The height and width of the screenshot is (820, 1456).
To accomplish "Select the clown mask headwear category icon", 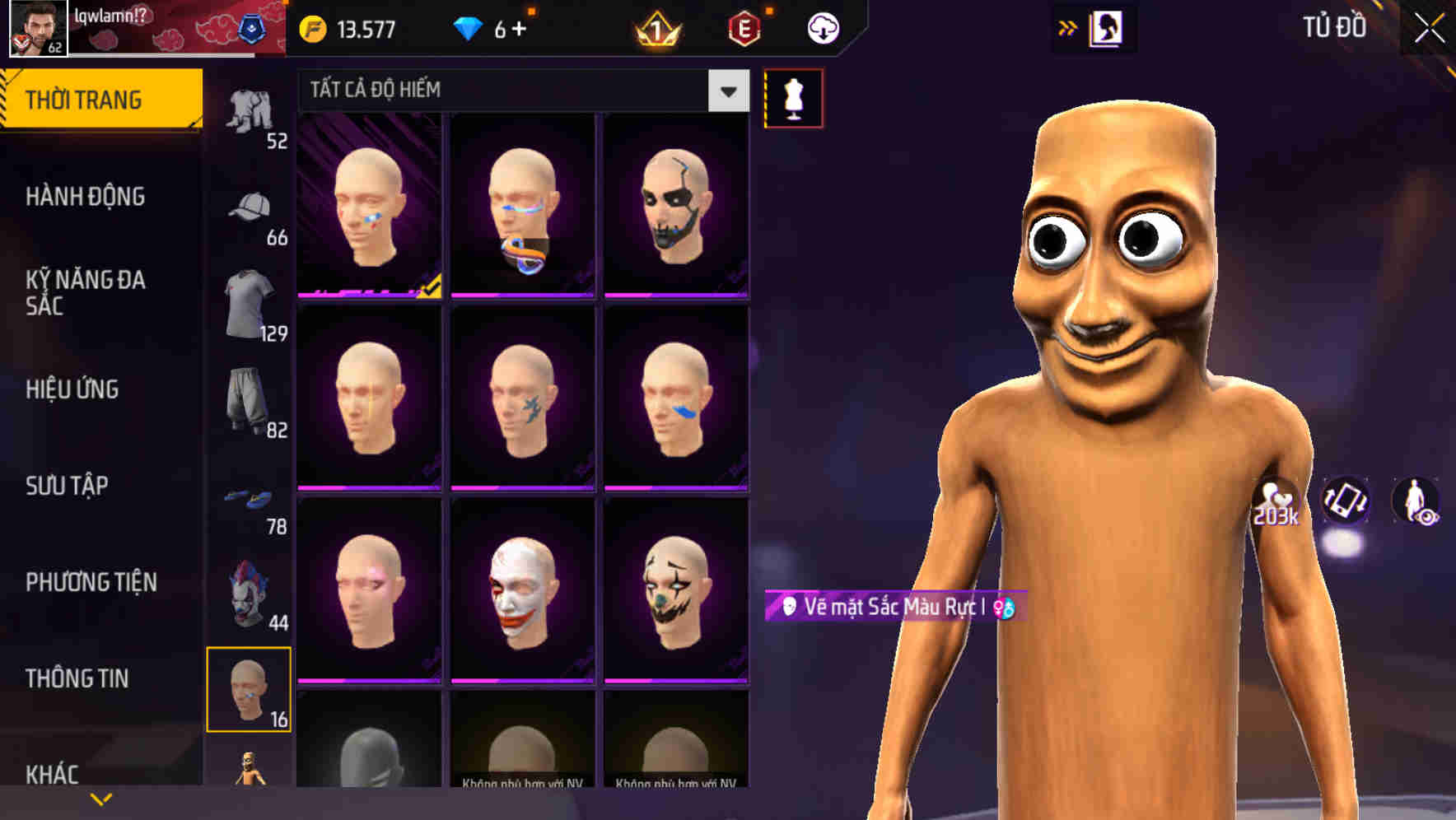I will (250, 591).
